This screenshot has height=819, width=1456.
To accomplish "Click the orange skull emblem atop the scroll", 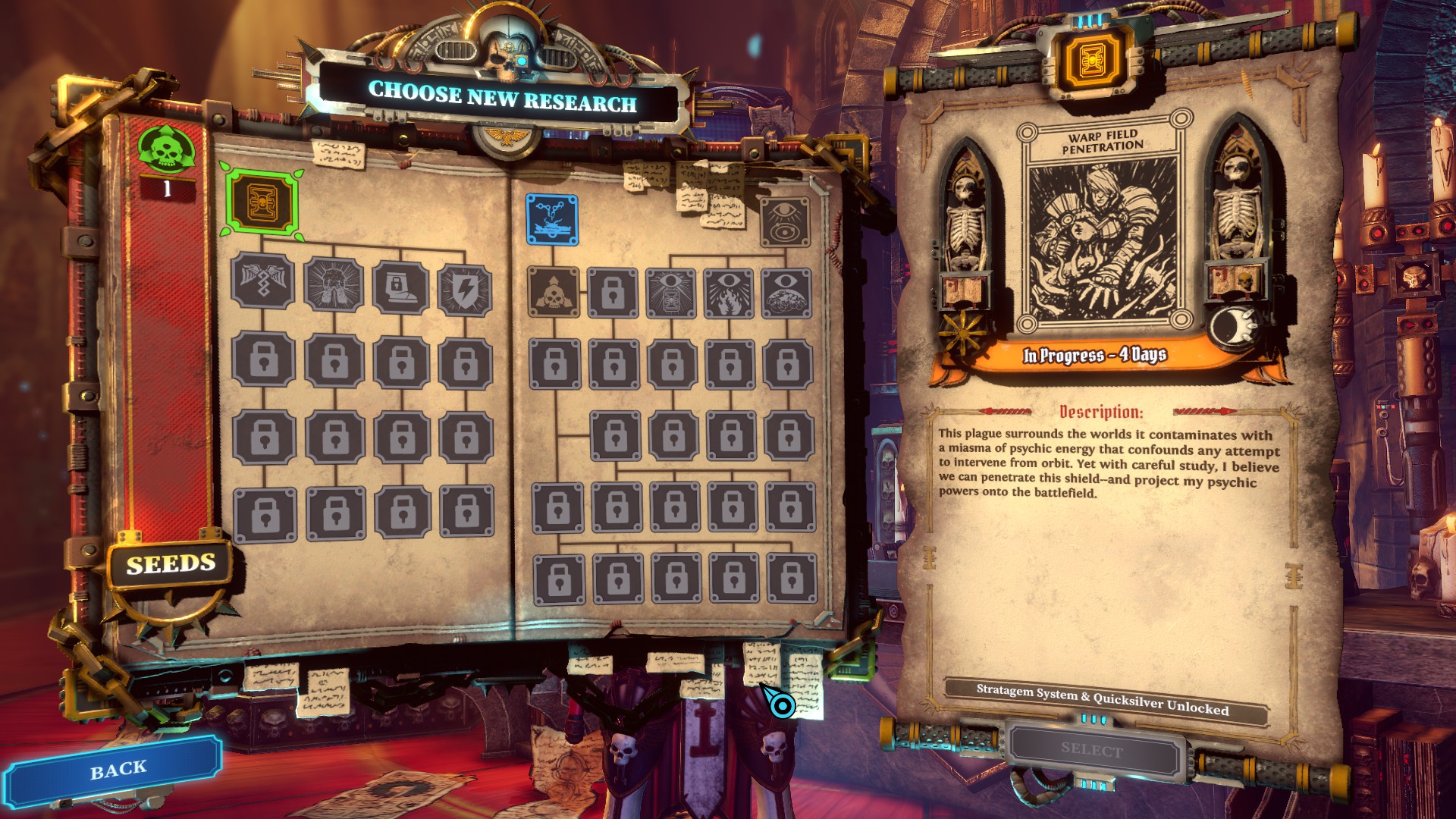I will (x=1092, y=59).
